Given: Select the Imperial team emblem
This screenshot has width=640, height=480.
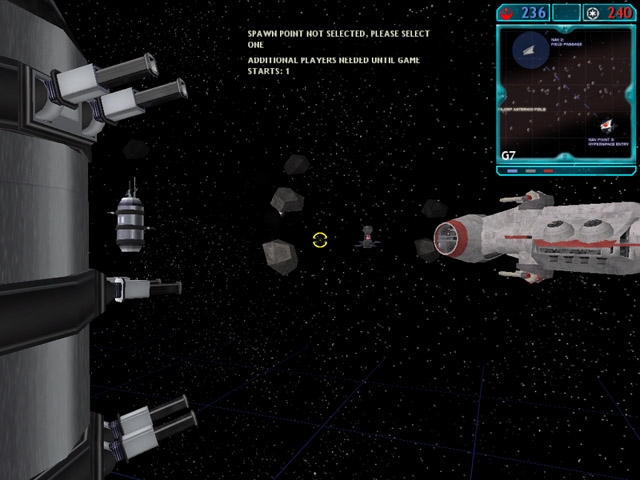Looking at the screenshot, I should click(x=595, y=12).
